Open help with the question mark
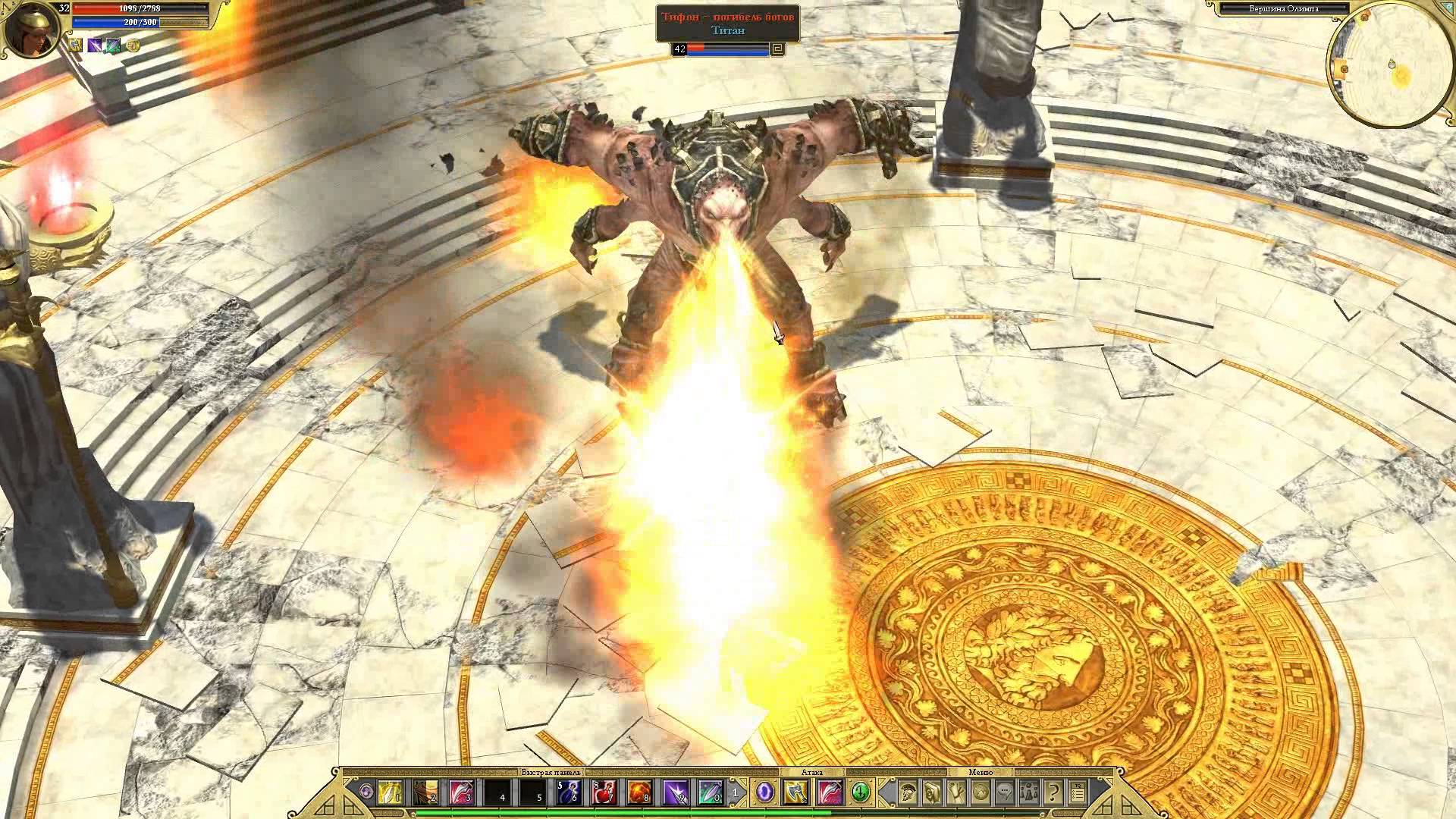The image size is (1456, 819). point(1053,793)
